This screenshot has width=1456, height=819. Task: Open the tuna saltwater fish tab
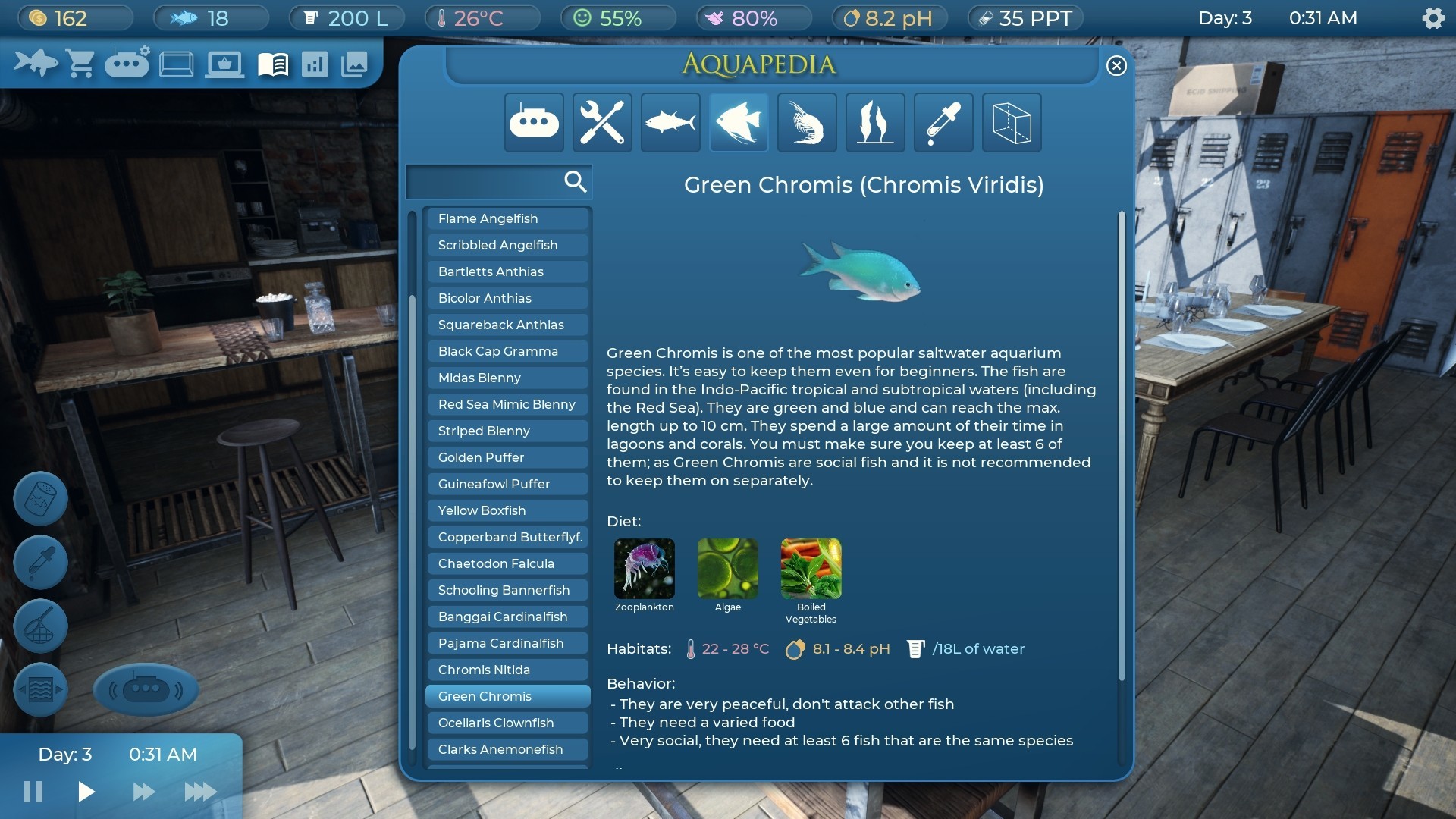[670, 122]
